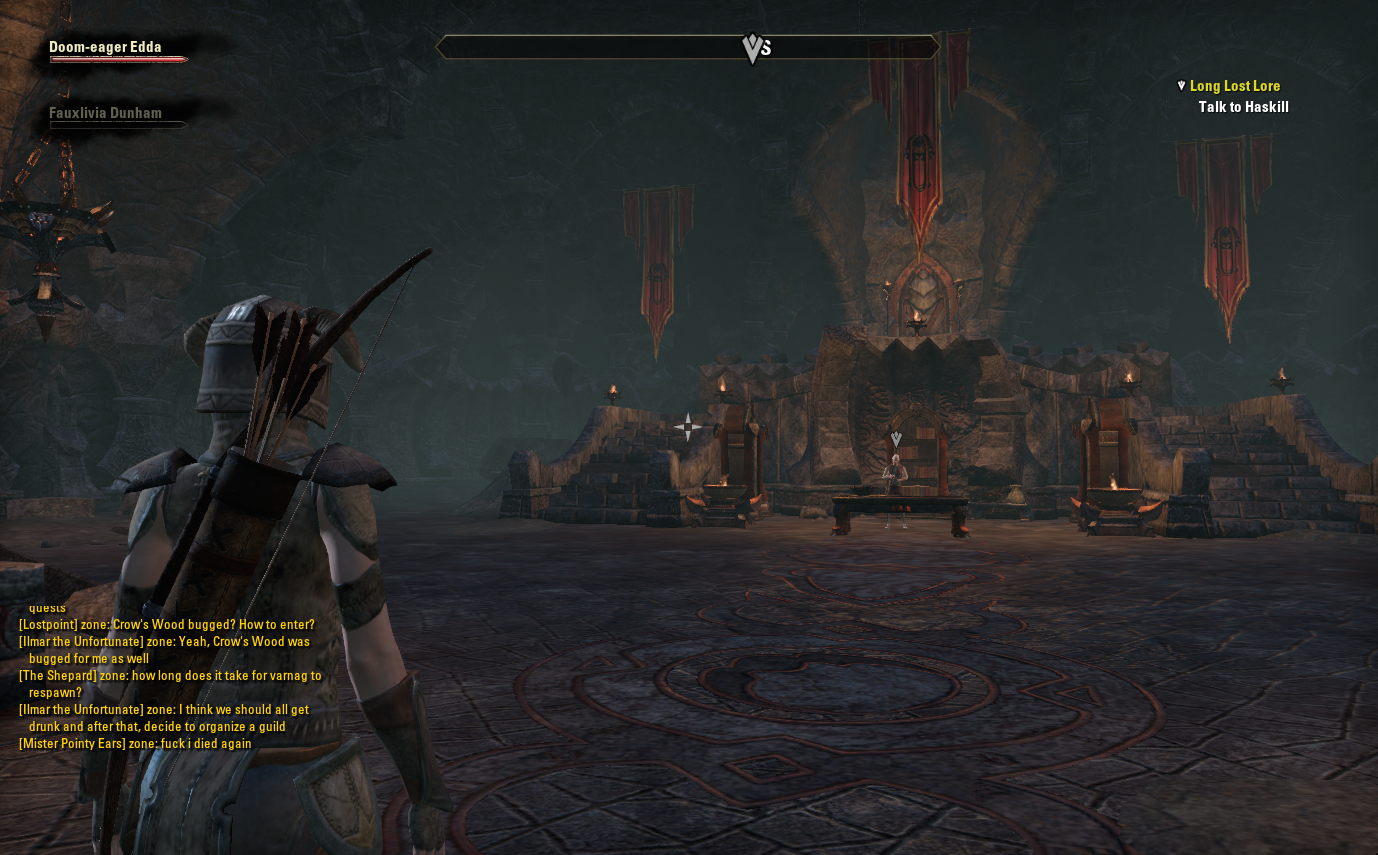The image size is (1378, 855).
Task: Click the quest marker on the compass bar
Action: pyautogui.click(x=753, y=48)
